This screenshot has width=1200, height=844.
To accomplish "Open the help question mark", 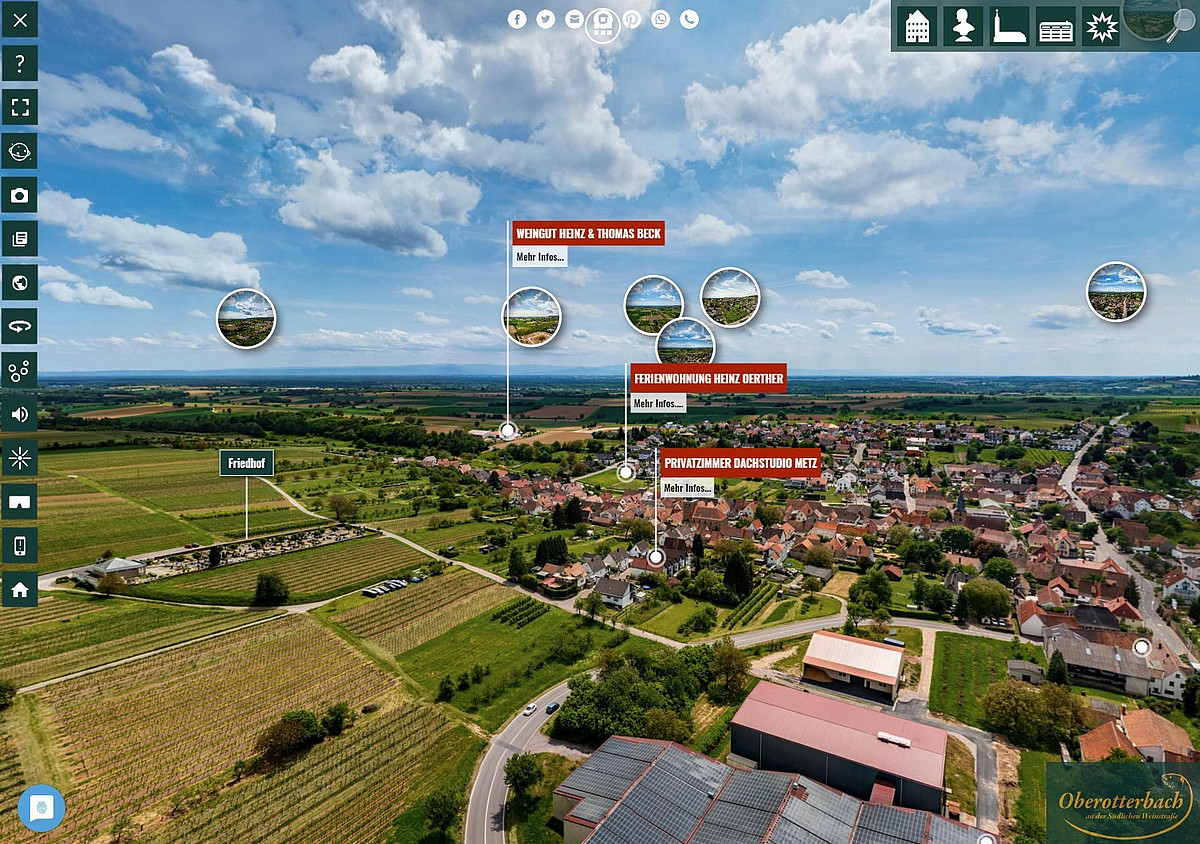I will 20,63.
